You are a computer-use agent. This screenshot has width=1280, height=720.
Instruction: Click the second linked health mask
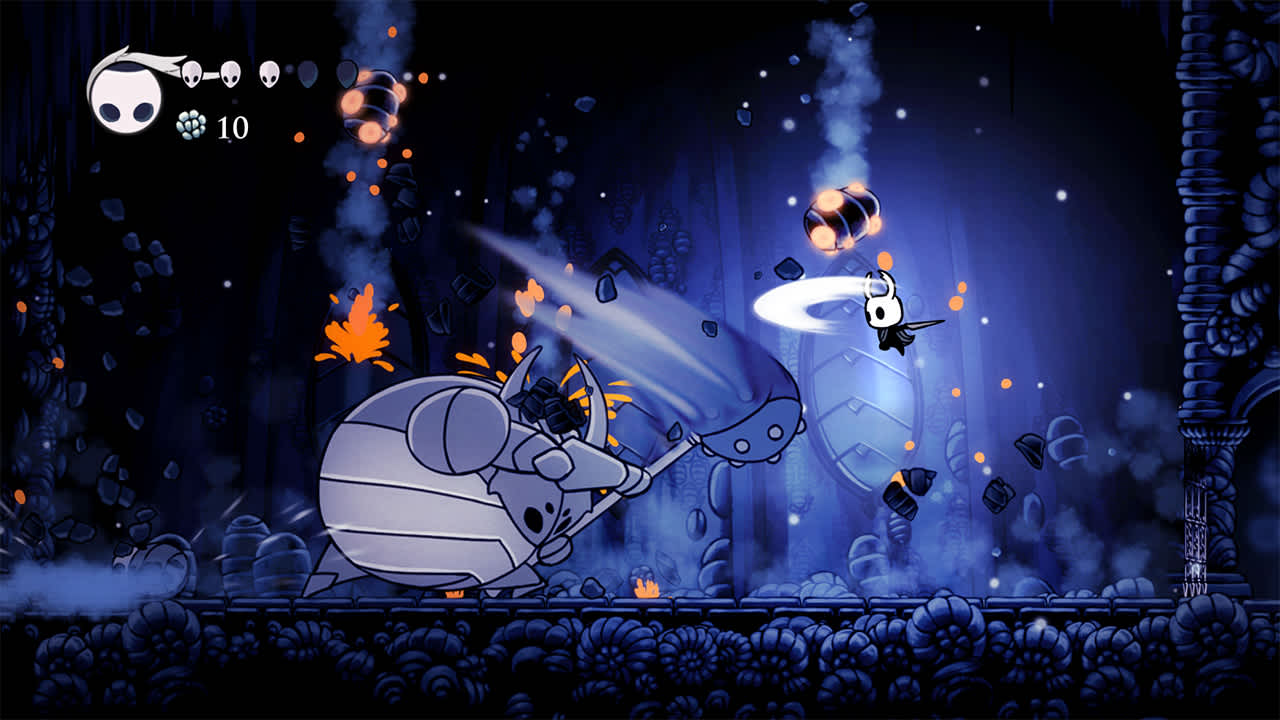(x=230, y=73)
